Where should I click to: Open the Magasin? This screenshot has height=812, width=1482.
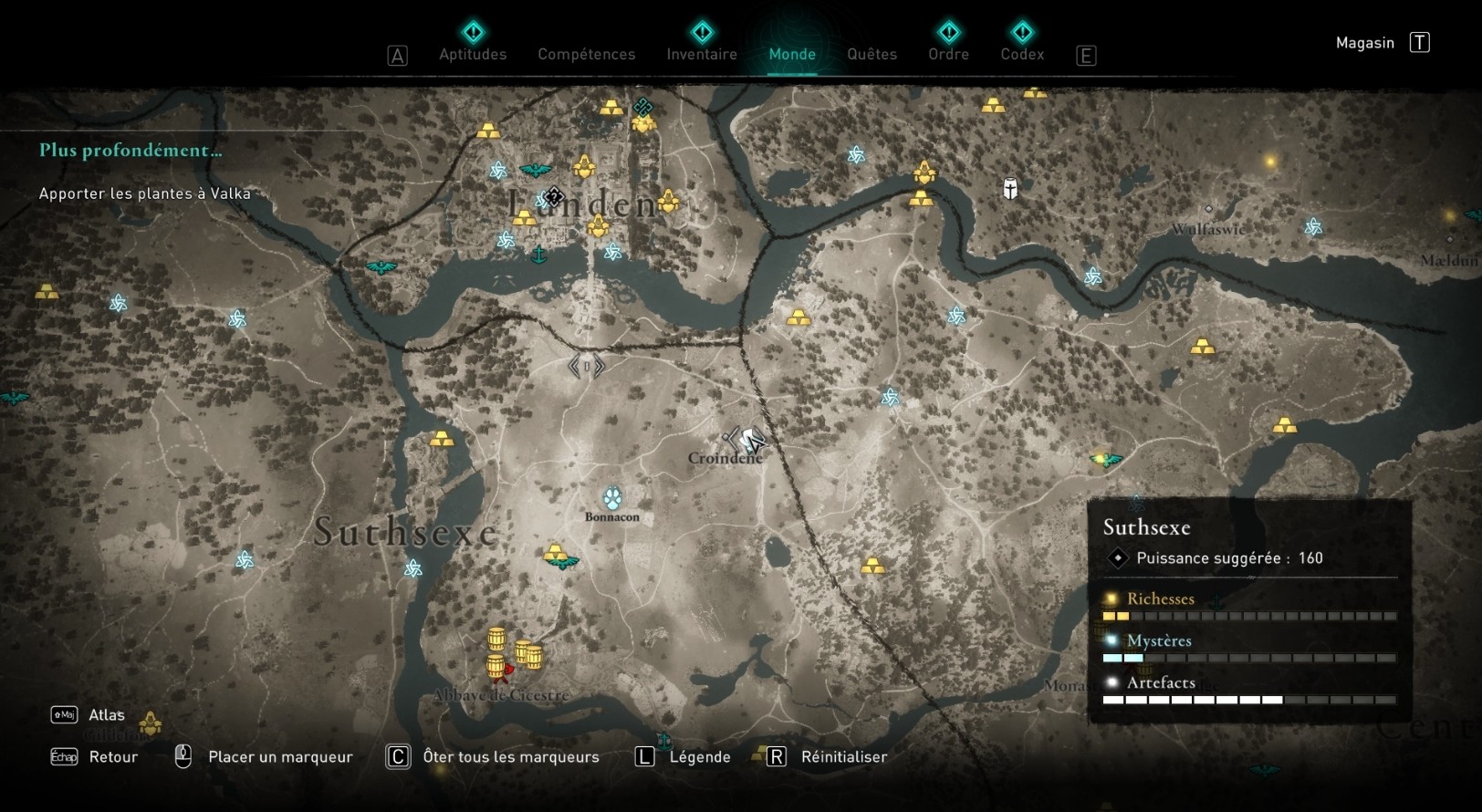(x=1363, y=42)
